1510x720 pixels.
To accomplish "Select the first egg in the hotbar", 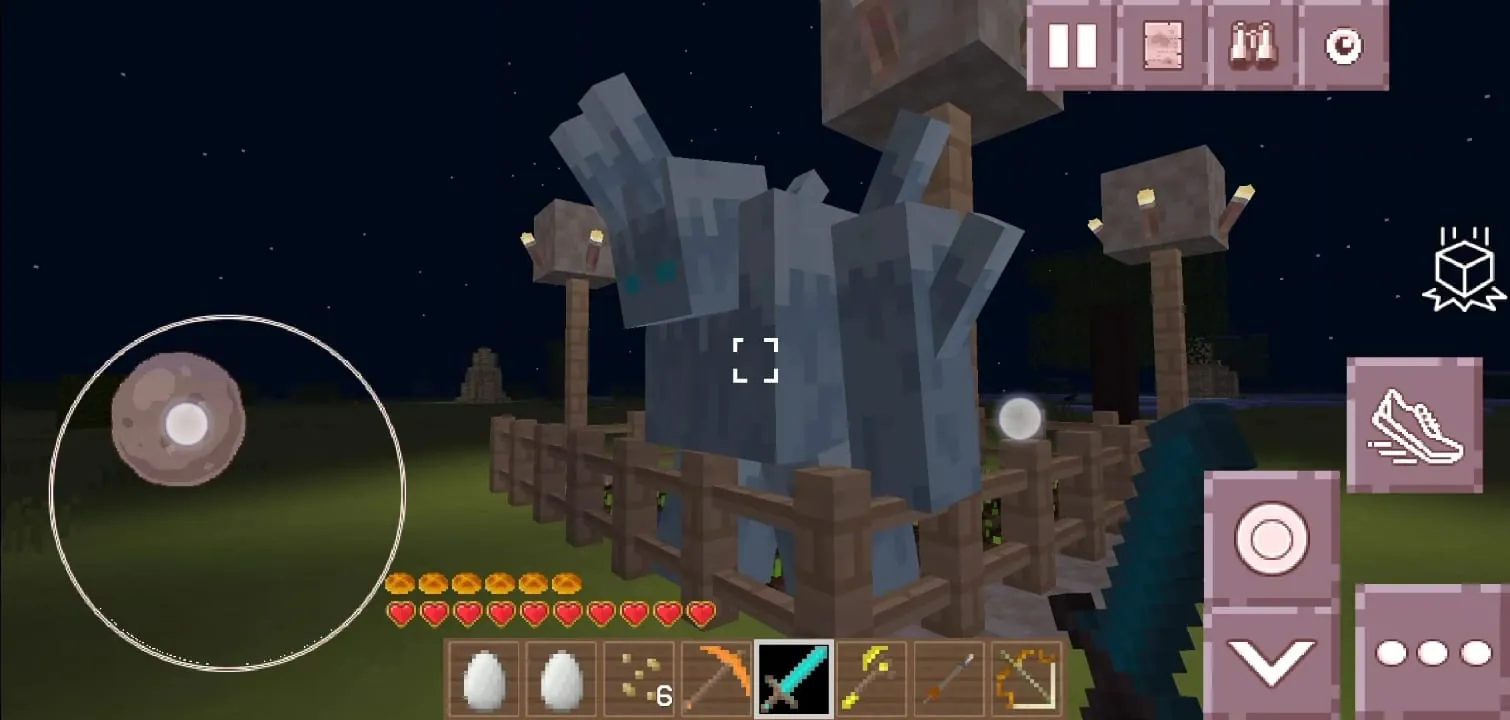I will coord(484,678).
